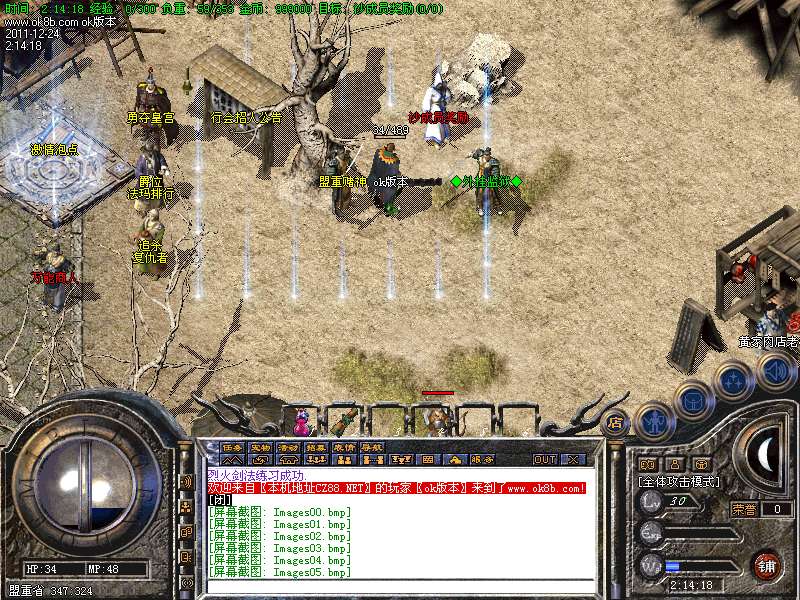
Task: Open the 表情 emotes button
Action: [344, 447]
